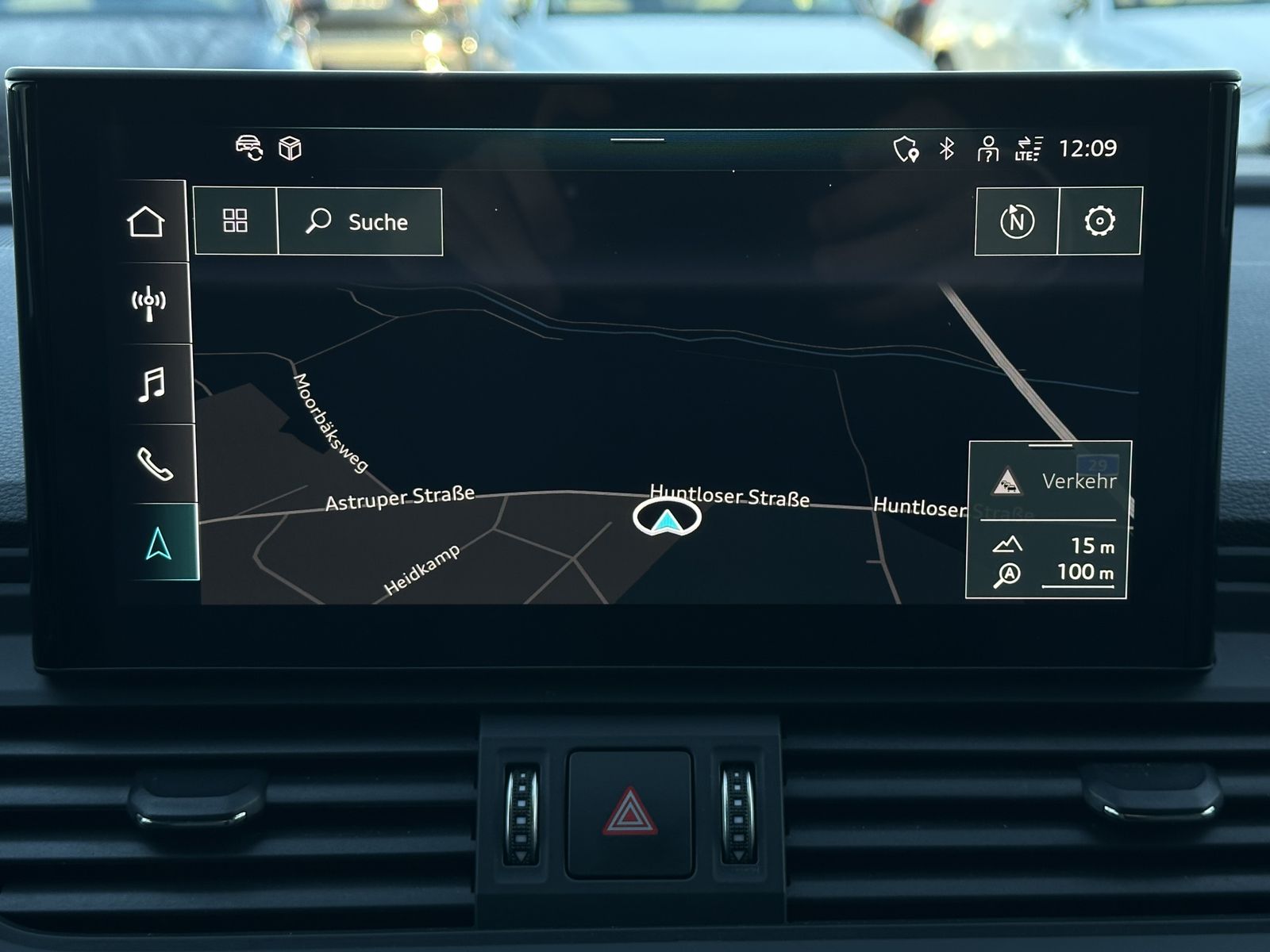Image resolution: width=1270 pixels, height=952 pixels.
Task: Tap the Bluetooth status icon
Action: click(x=945, y=149)
